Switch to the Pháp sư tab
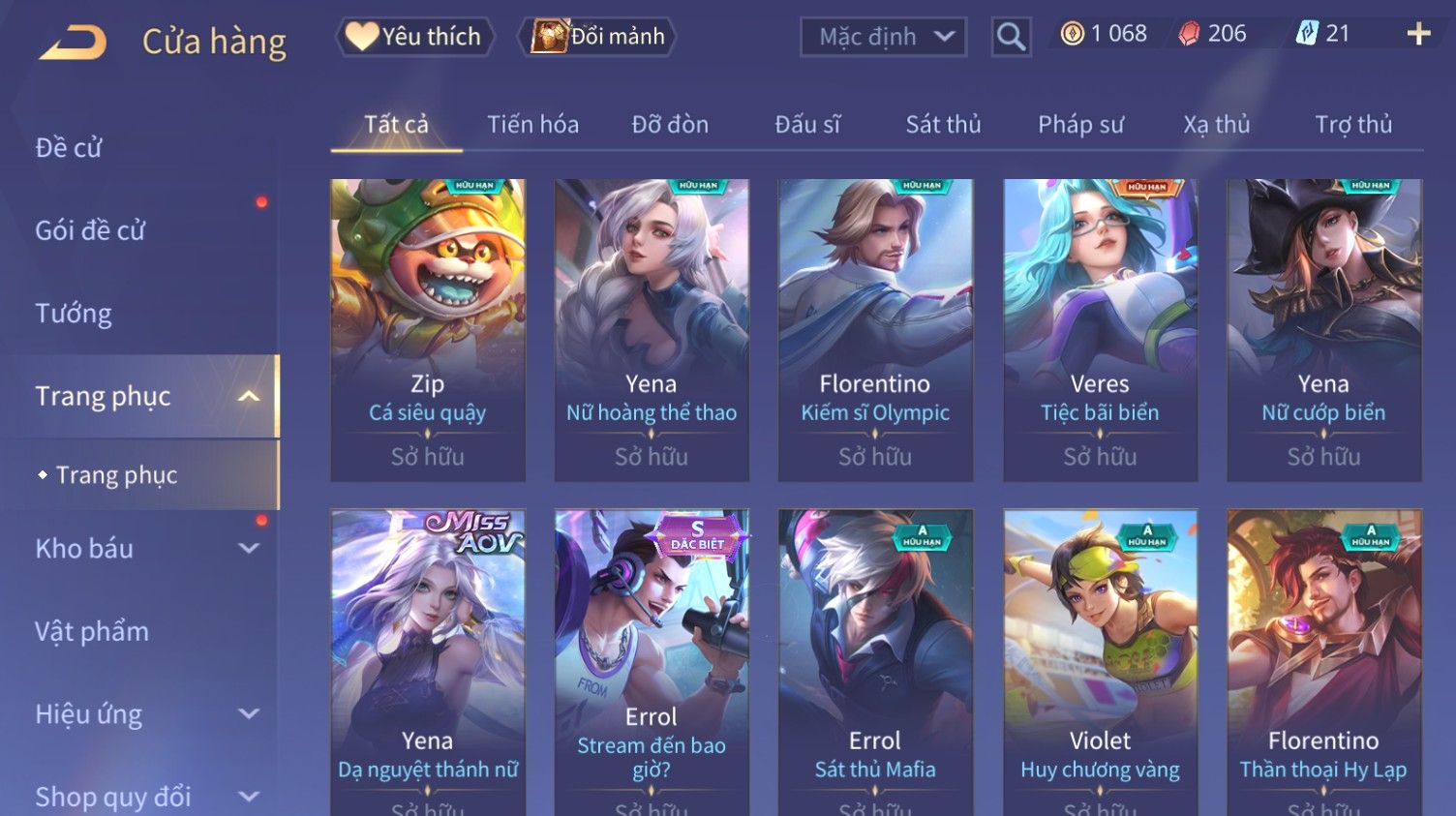1456x816 pixels. pyautogui.click(x=1080, y=125)
